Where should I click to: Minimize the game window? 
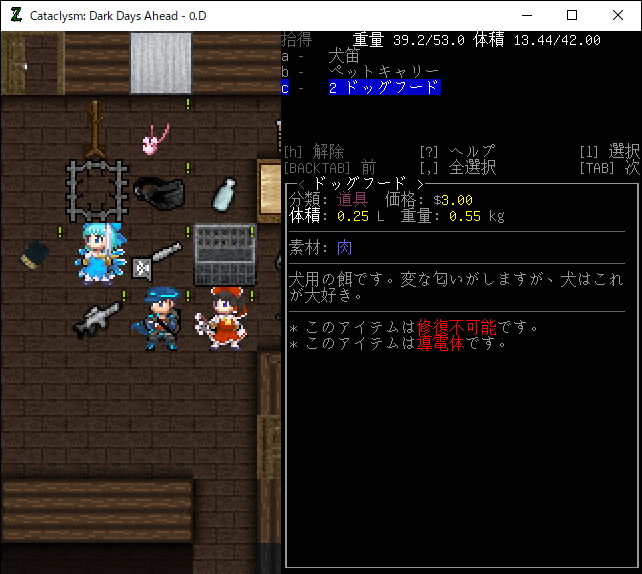(526, 15)
